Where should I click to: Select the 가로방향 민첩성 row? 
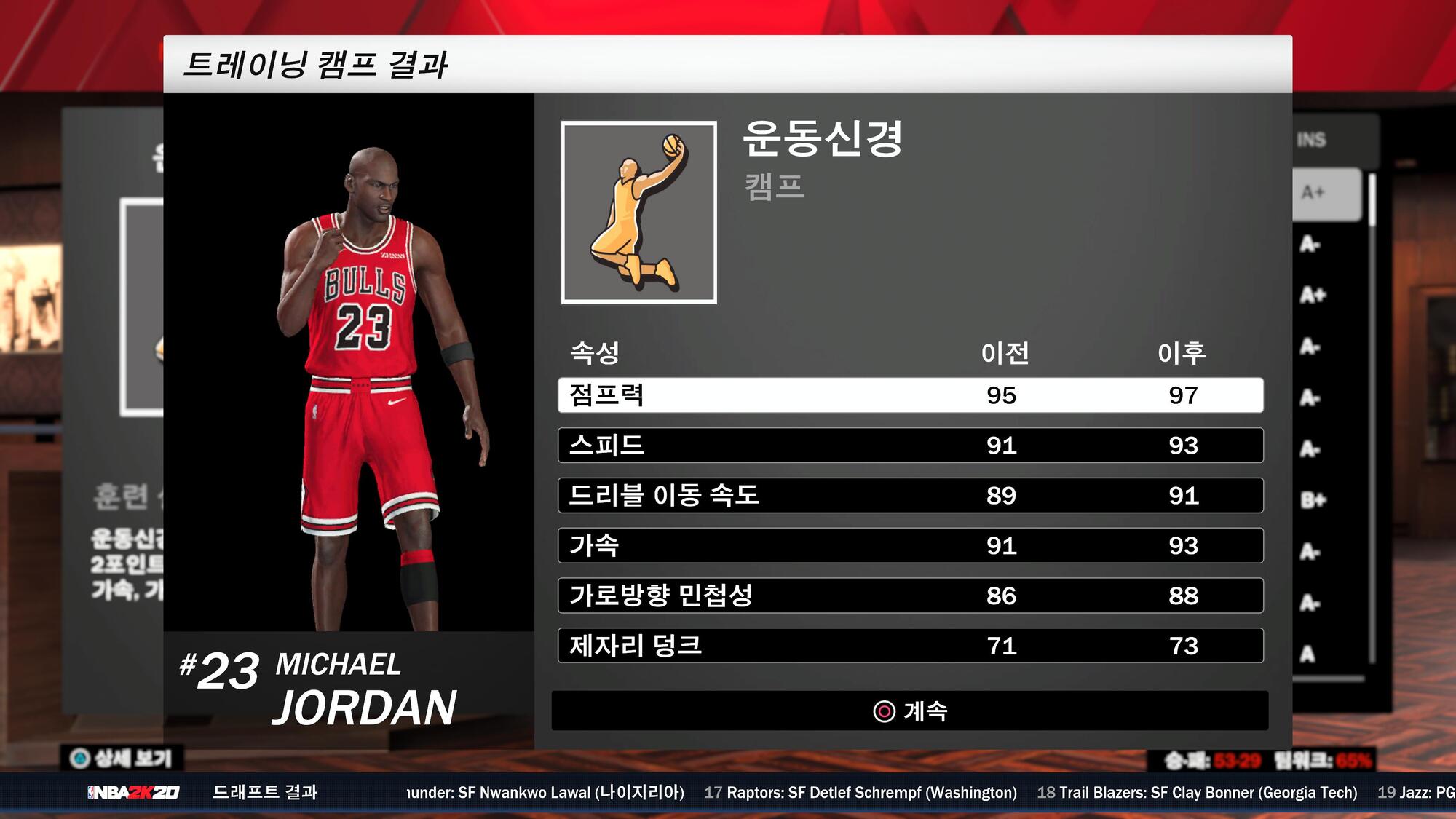(910, 596)
